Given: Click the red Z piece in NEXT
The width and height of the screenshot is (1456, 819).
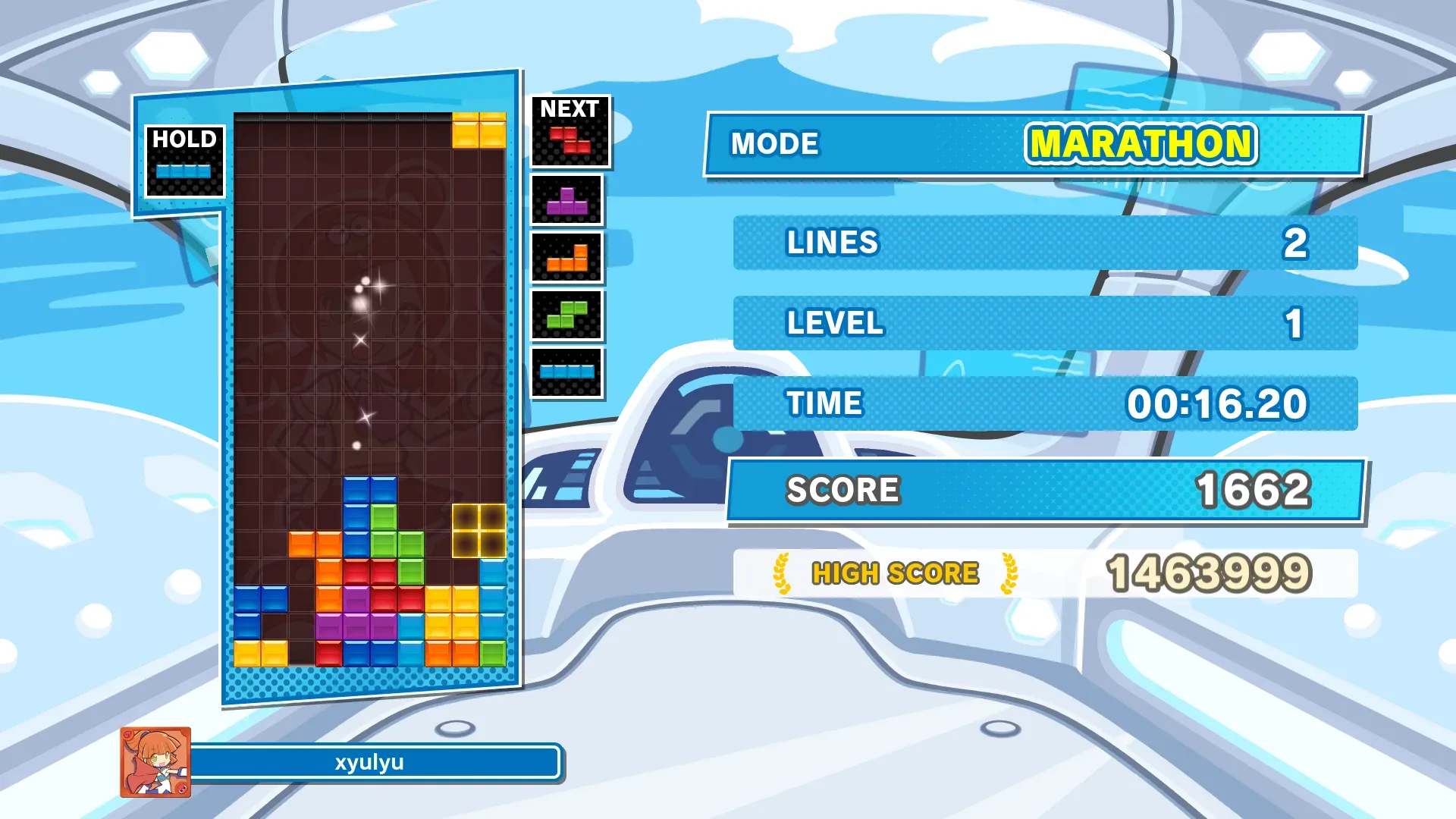Looking at the screenshot, I should pyautogui.click(x=570, y=140).
